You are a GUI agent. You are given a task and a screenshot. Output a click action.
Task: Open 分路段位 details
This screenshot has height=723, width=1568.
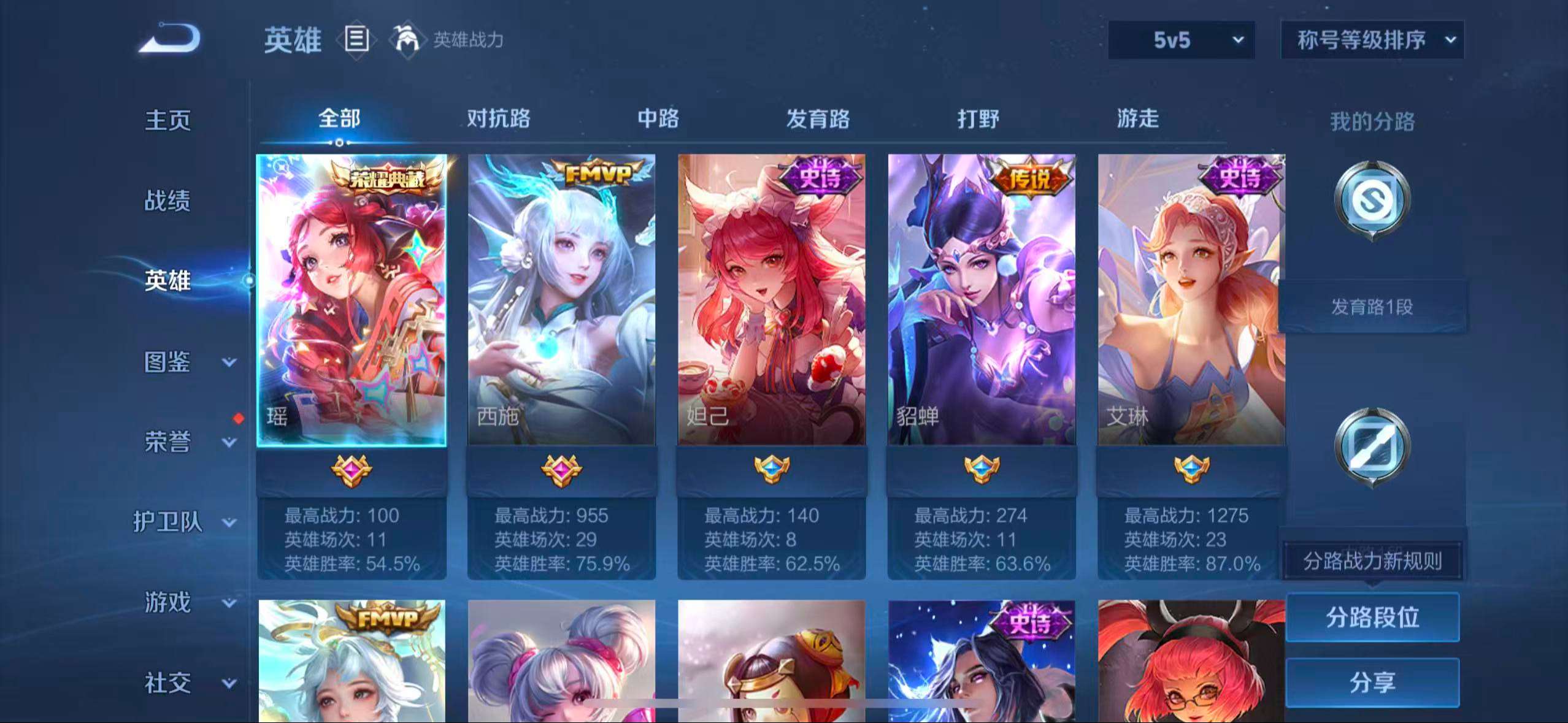click(1373, 618)
